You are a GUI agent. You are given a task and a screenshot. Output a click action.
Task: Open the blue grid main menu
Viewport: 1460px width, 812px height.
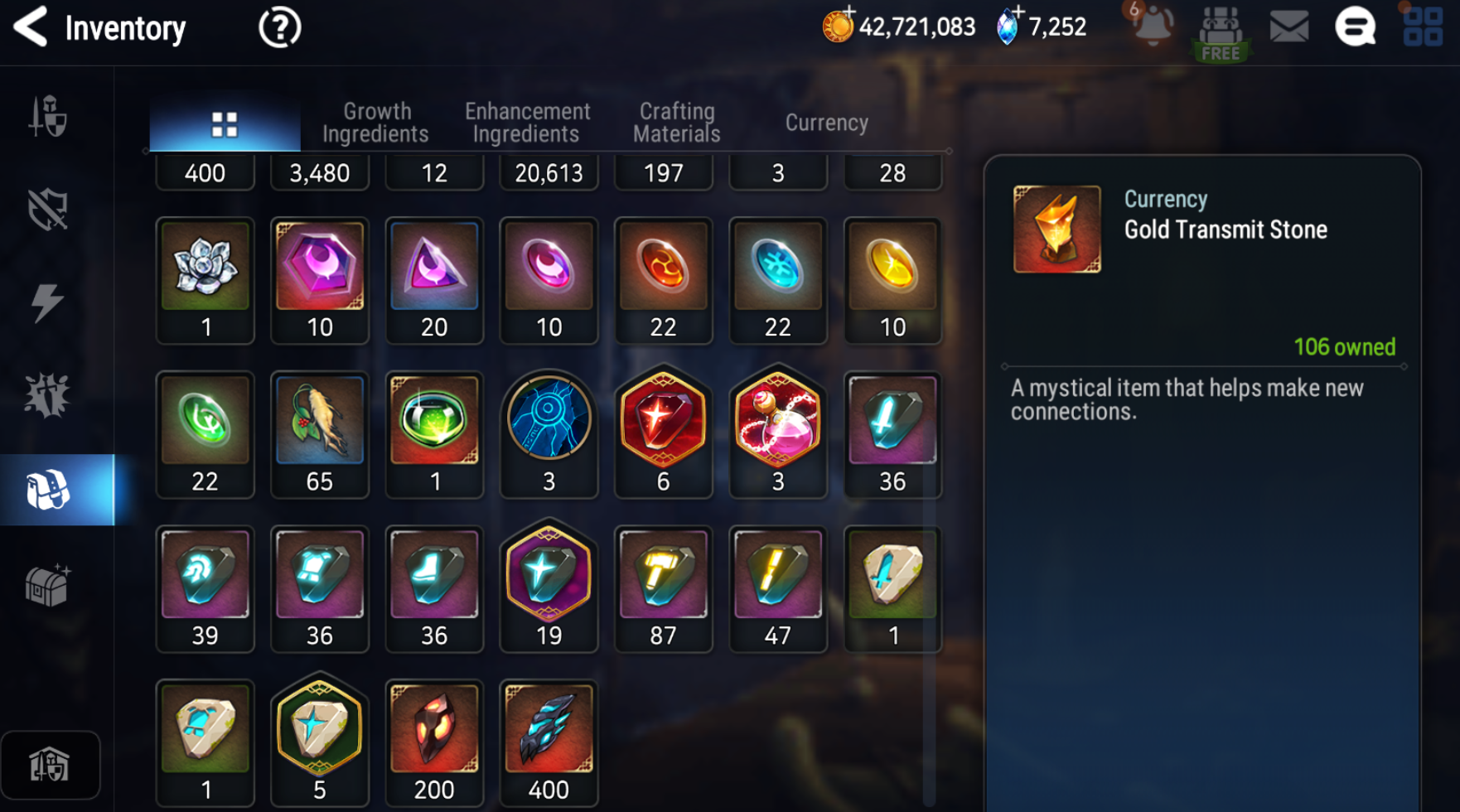click(x=1423, y=27)
